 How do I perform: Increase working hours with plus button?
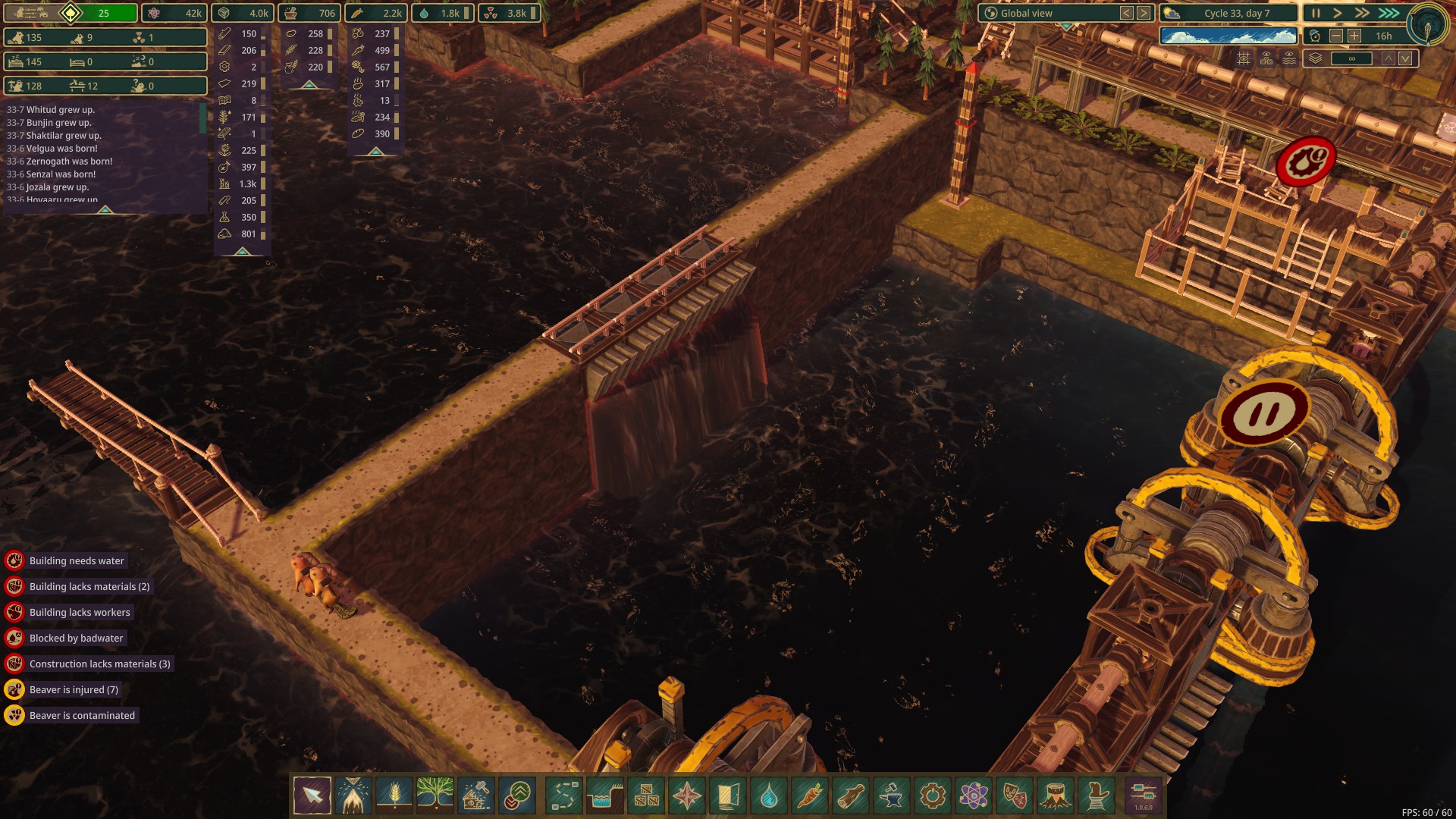tap(1354, 36)
